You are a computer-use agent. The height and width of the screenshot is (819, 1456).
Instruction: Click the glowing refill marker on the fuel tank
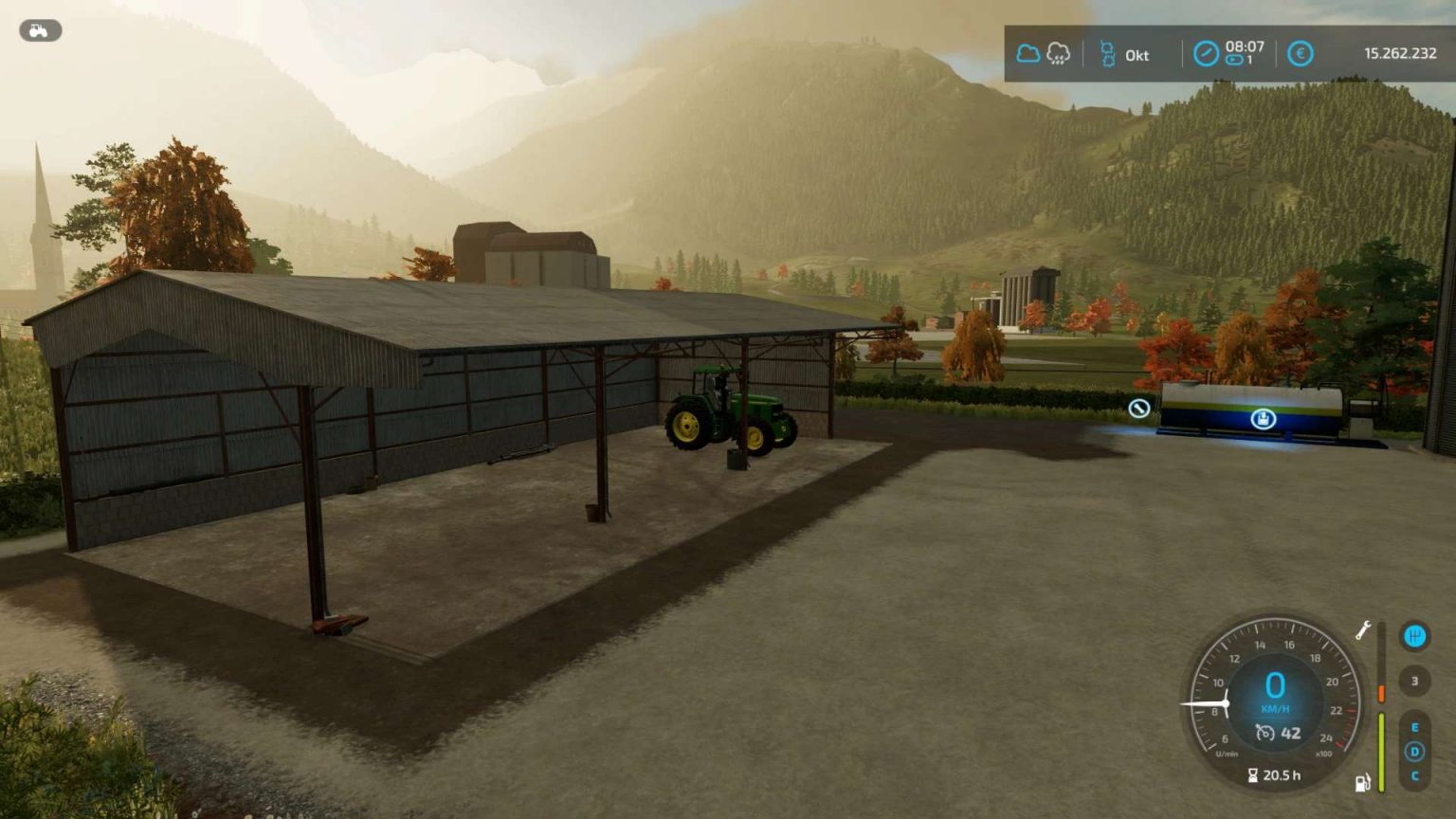pos(1262,418)
